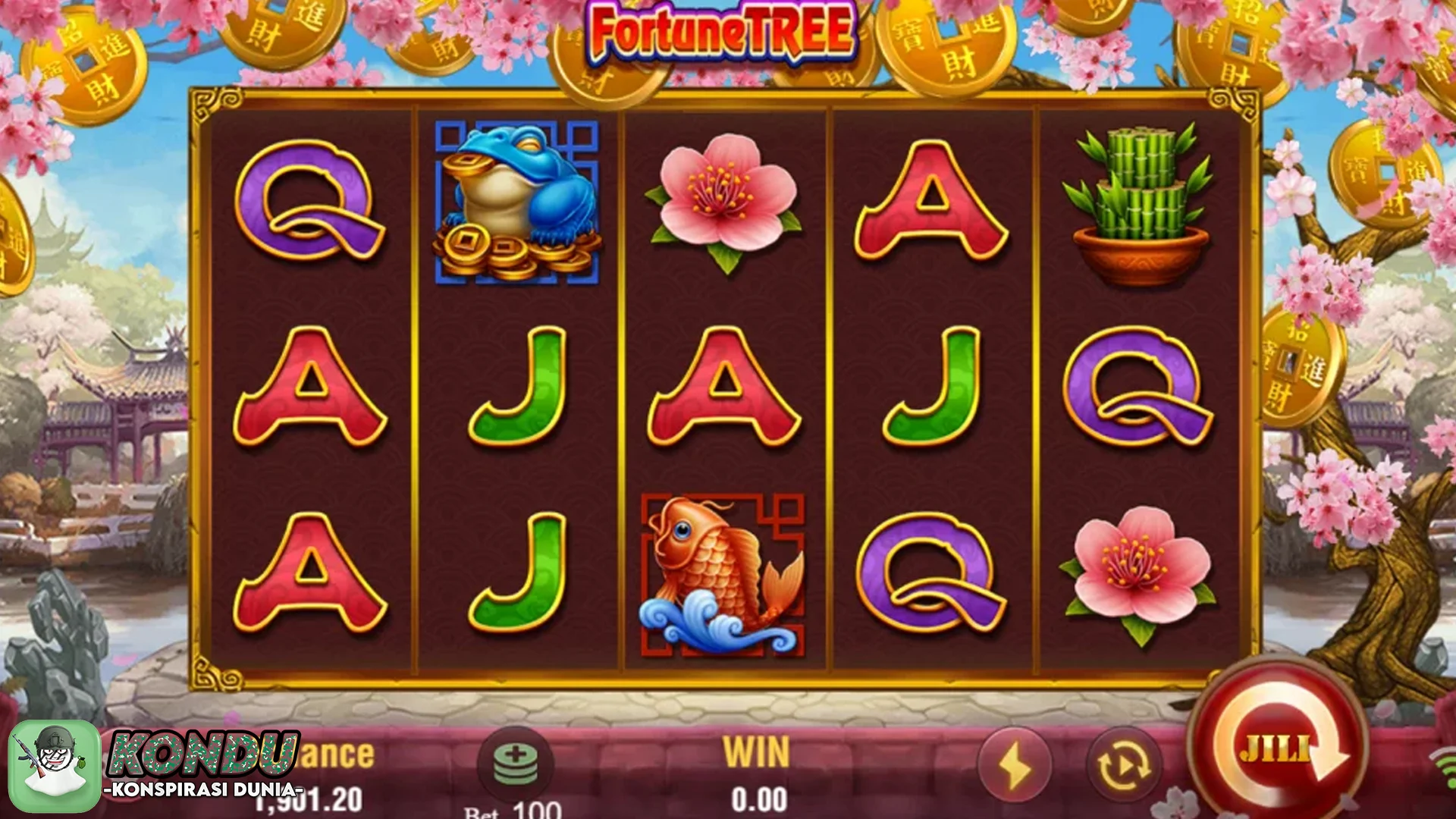Turn on the auto-spin button
Screen dimensions: 1456x819
pyautogui.click(x=1124, y=767)
